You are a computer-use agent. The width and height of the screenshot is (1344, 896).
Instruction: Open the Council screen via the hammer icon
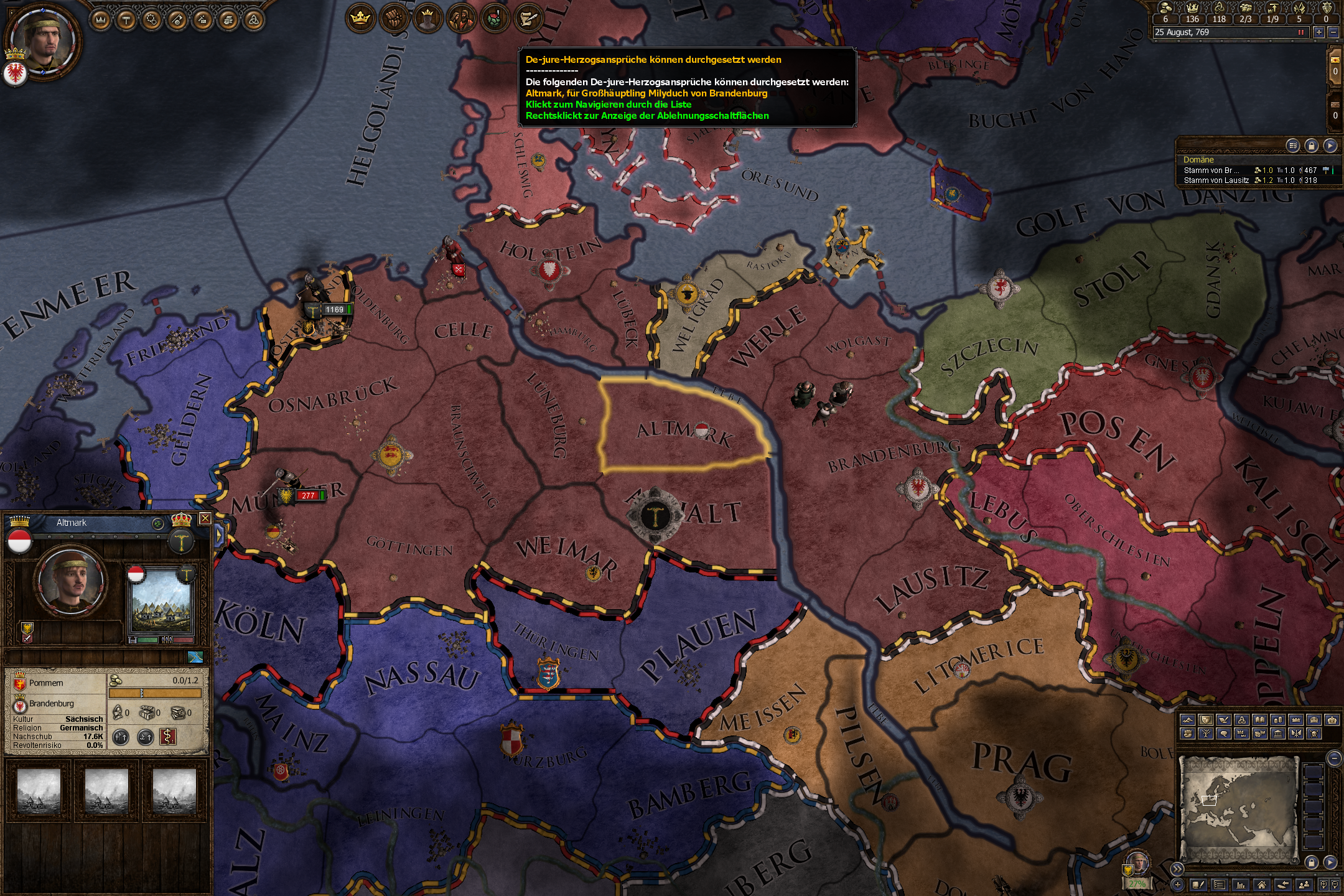click(126, 20)
